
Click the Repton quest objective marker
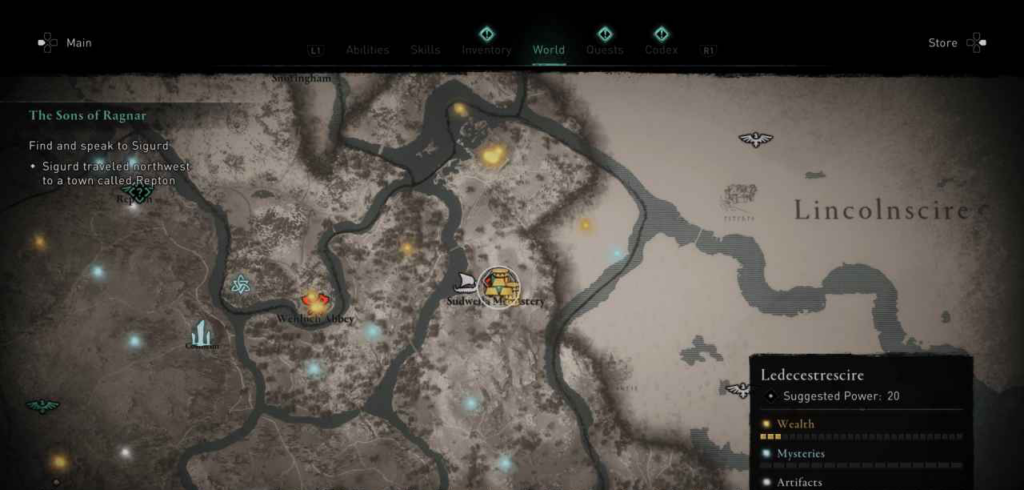pos(138,192)
